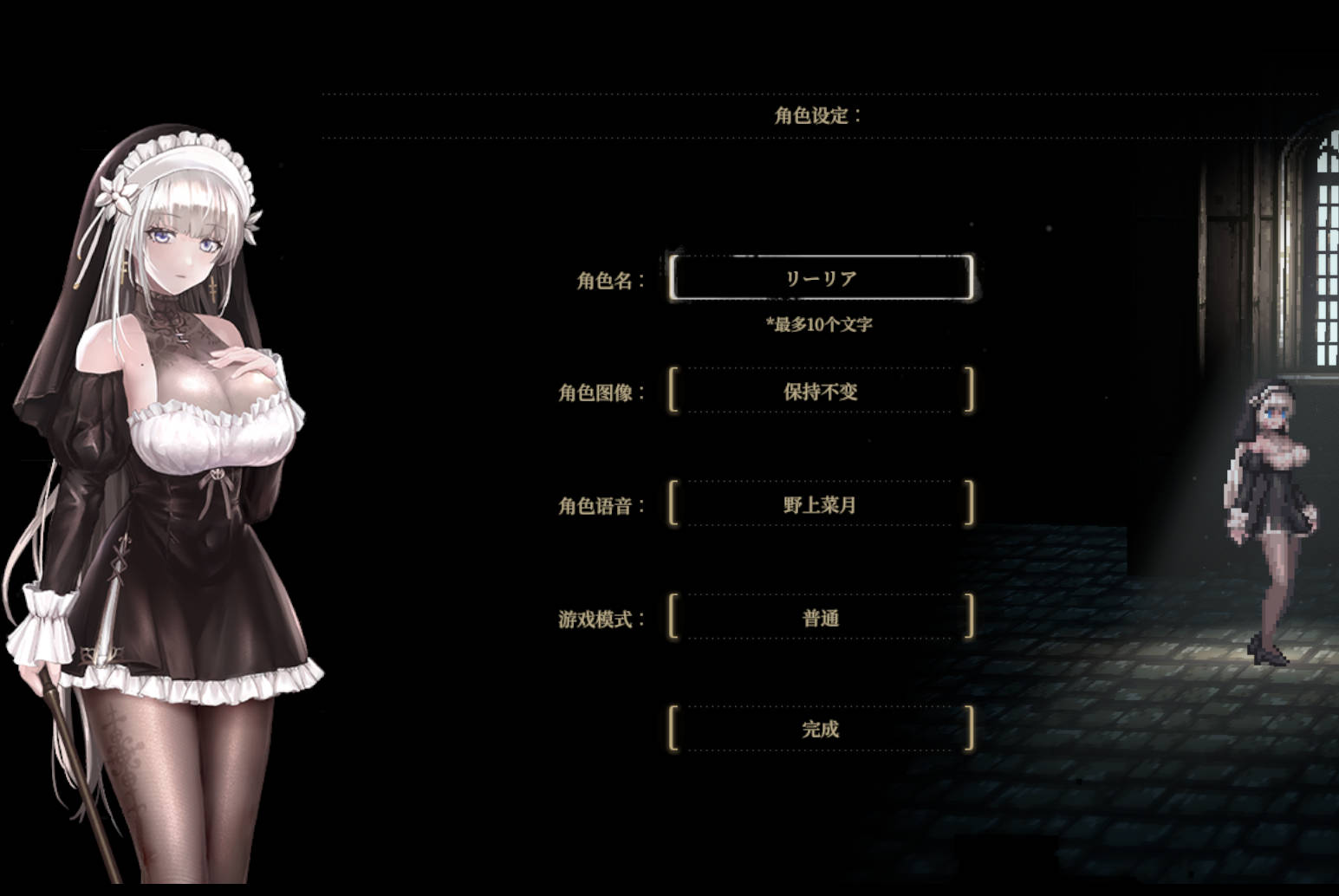Click the right bracket arrow of 游戏模式 selector
The height and width of the screenshot is (896, 1339).
970,617
